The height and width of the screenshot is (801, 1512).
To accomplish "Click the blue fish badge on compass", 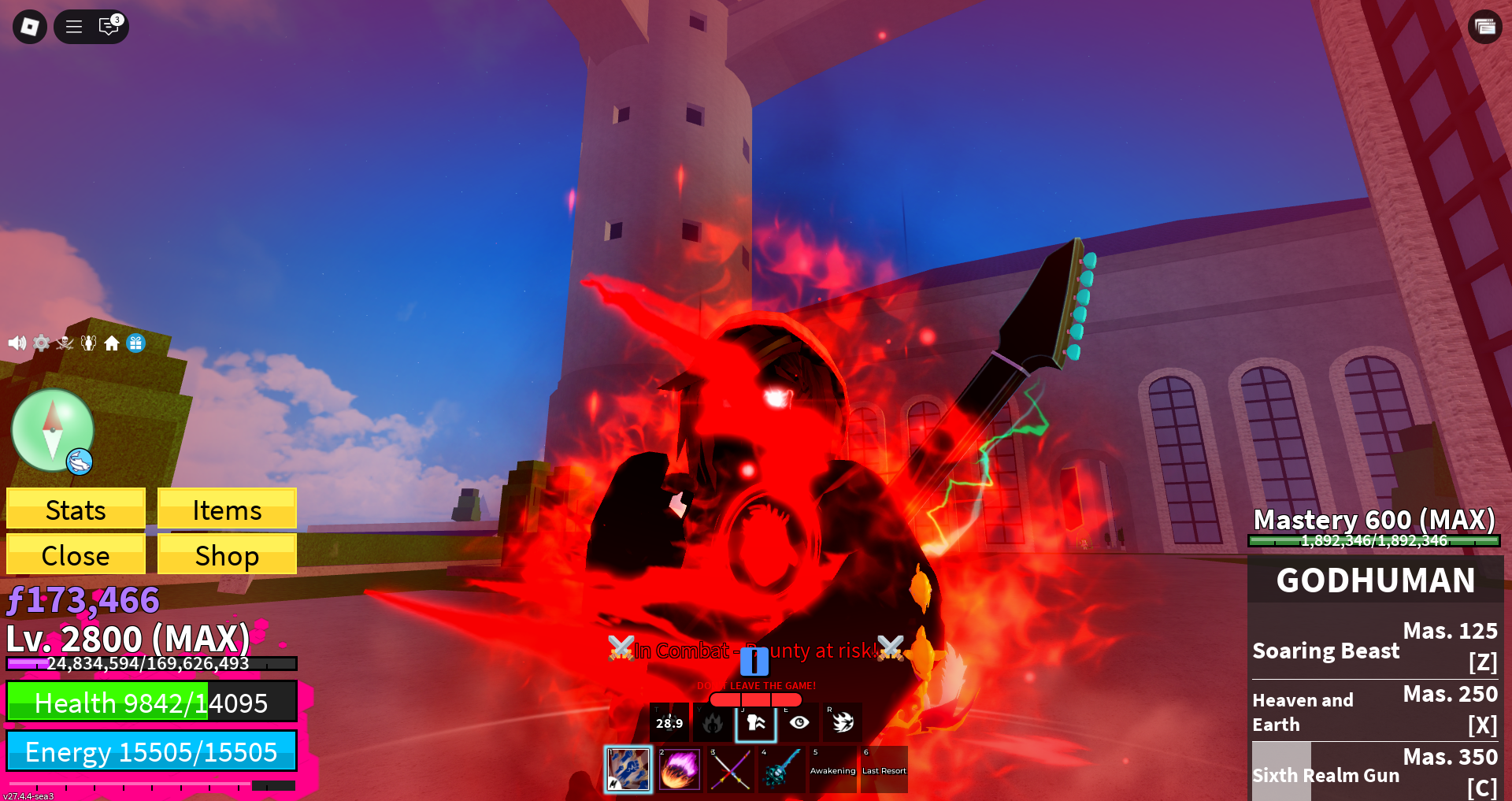I will (x=80, y=462).
